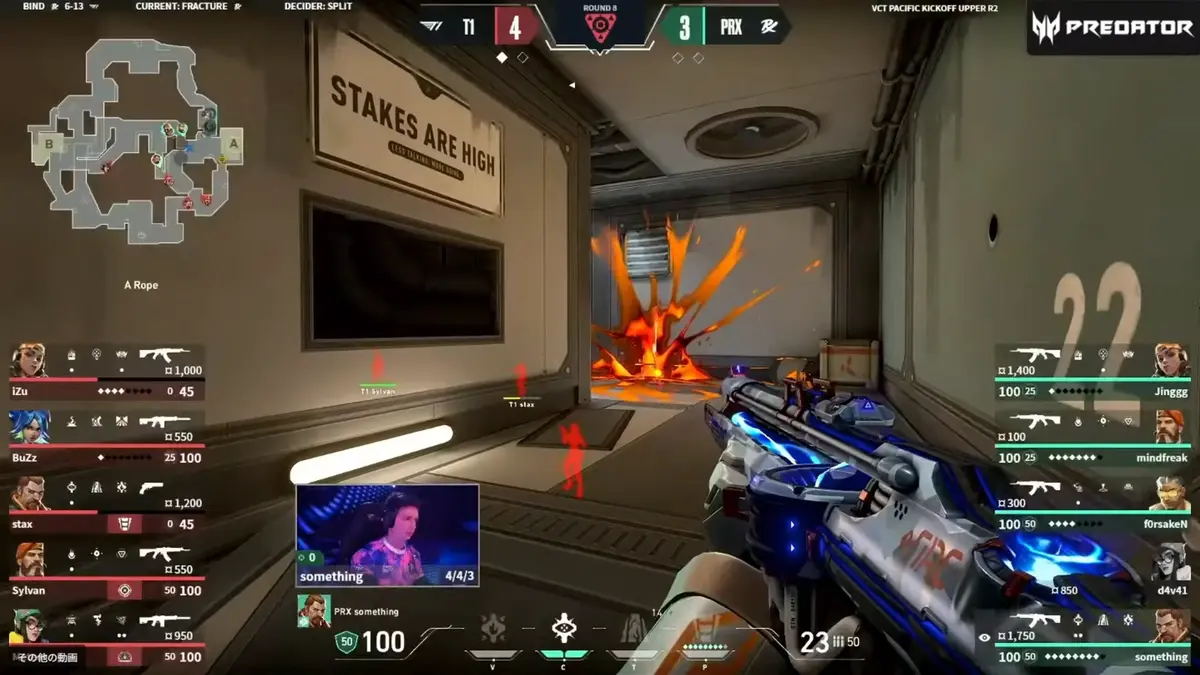
Task: Click the PRX team logo in scoreboard
Action: (x=770, y=27)
